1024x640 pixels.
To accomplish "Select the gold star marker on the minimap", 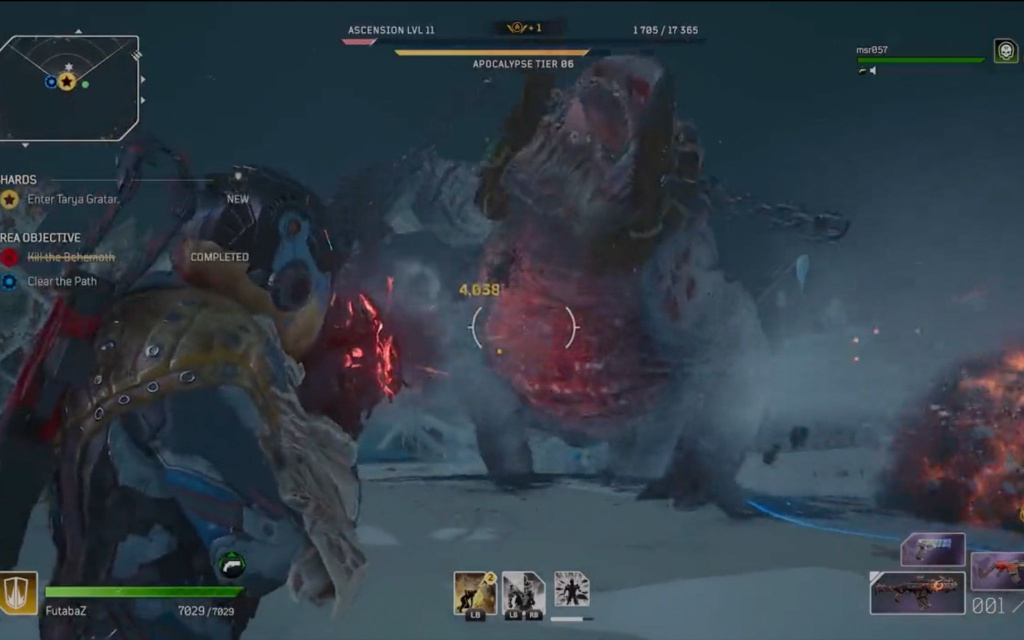I will (66, 82).
